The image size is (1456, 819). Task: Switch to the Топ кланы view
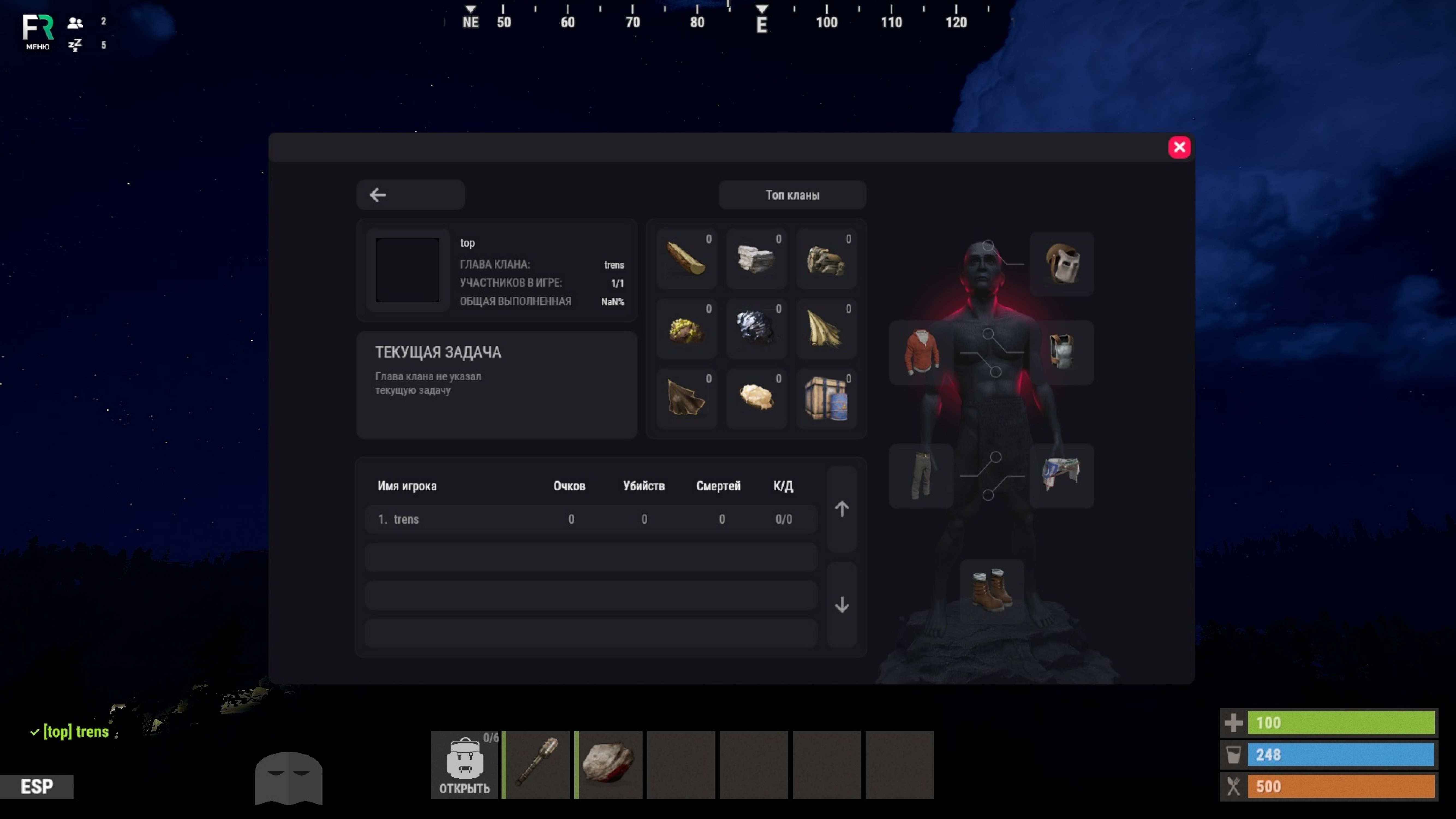click(791, 195)
